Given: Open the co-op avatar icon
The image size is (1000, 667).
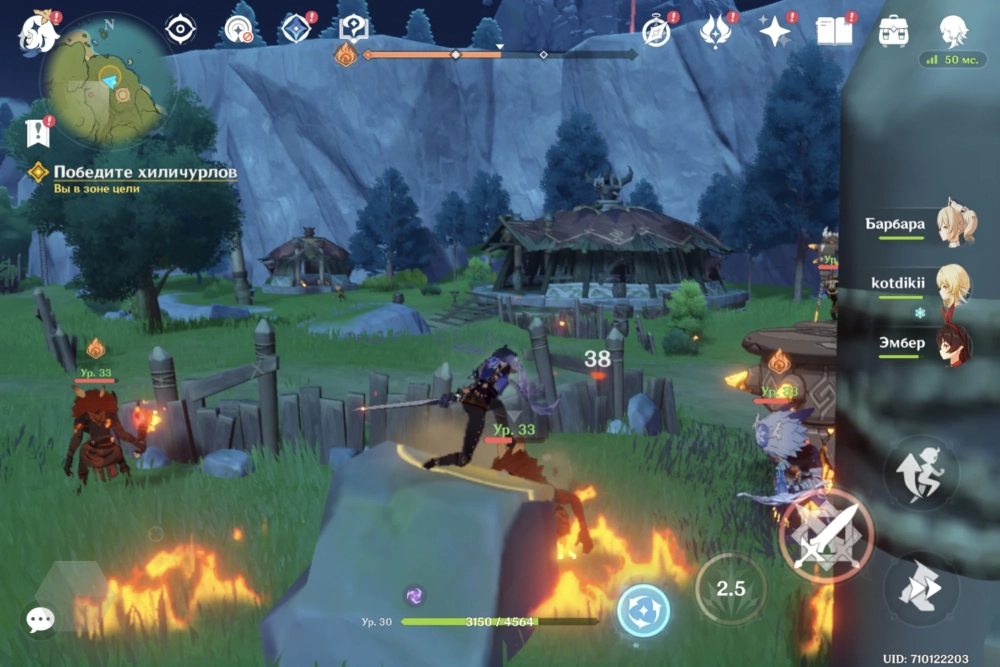Looking at the screenshot, I should [952, 32].
